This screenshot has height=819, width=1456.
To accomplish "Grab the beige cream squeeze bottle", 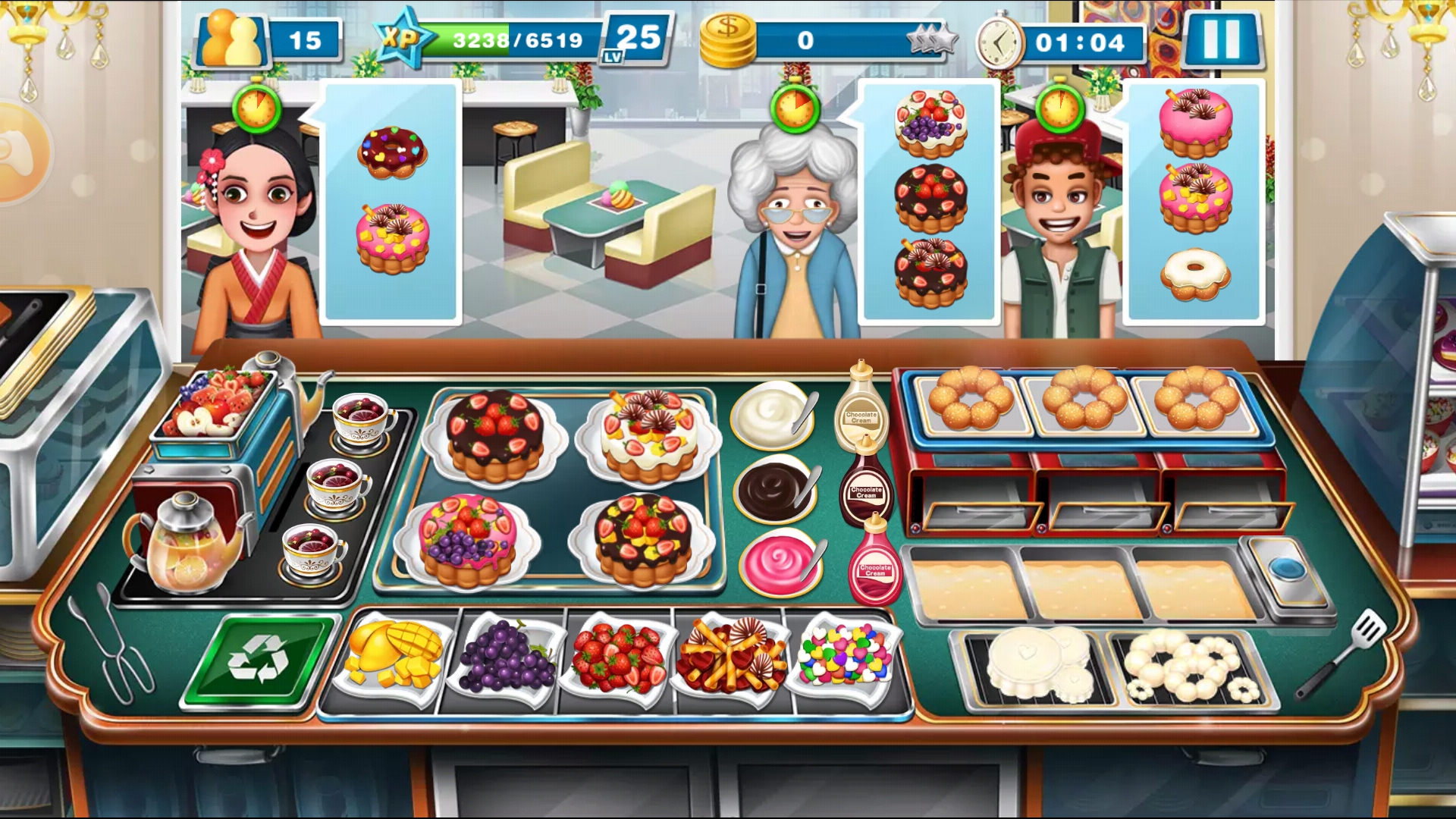I will coord(861,409).
